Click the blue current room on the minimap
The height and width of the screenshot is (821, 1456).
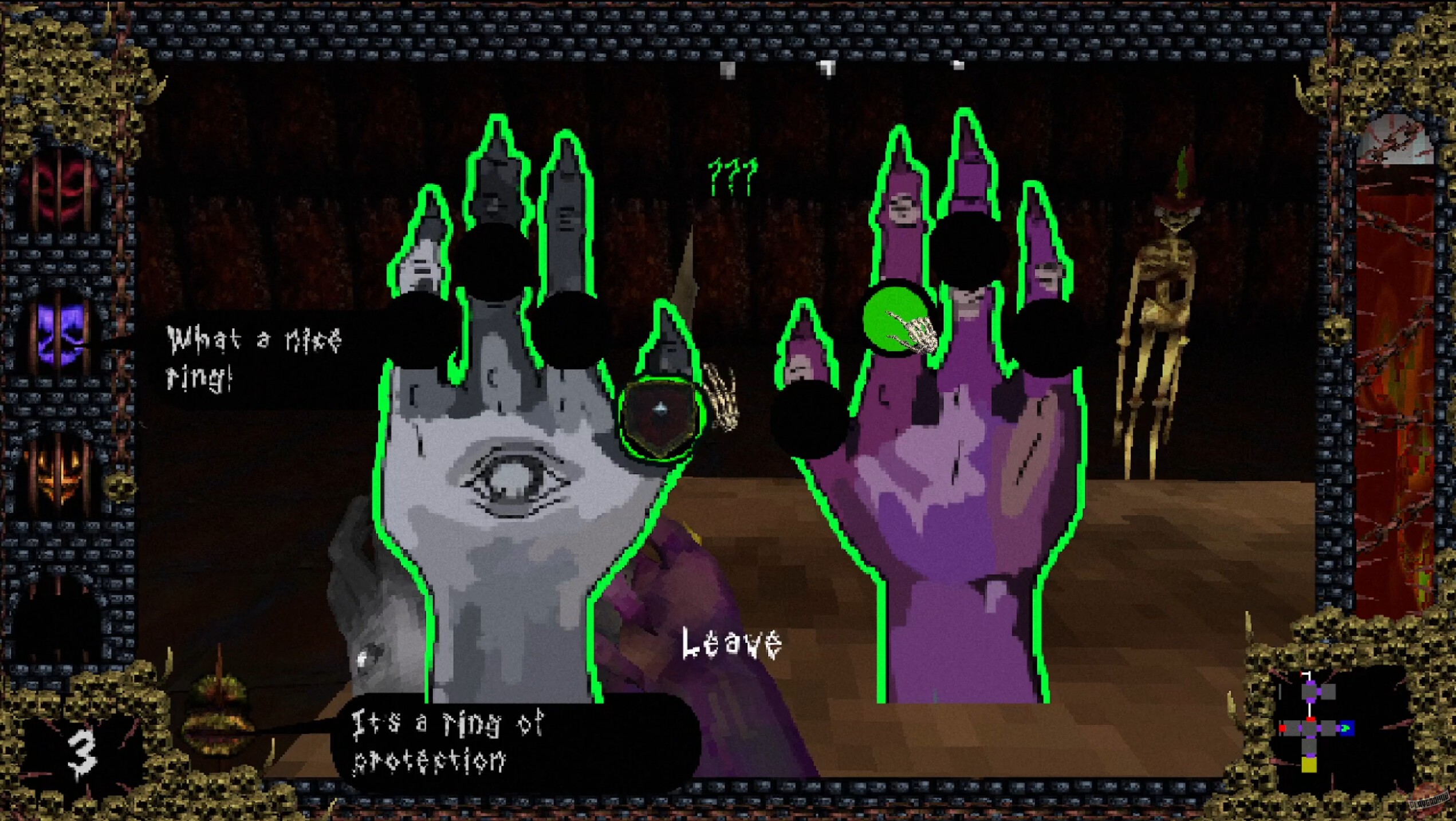tap(1347, 728)
